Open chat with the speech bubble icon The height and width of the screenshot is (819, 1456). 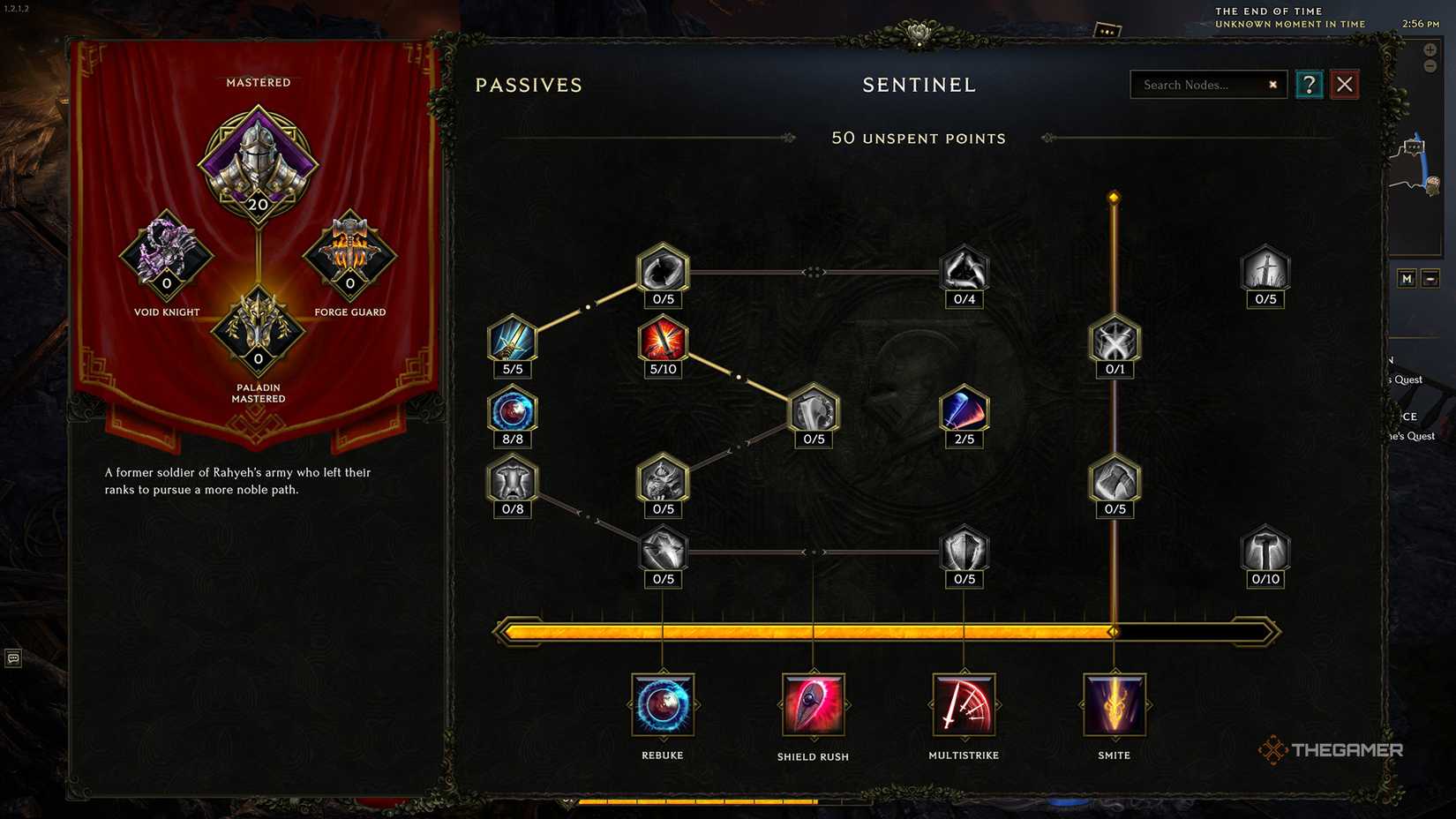tap(12, 659)
